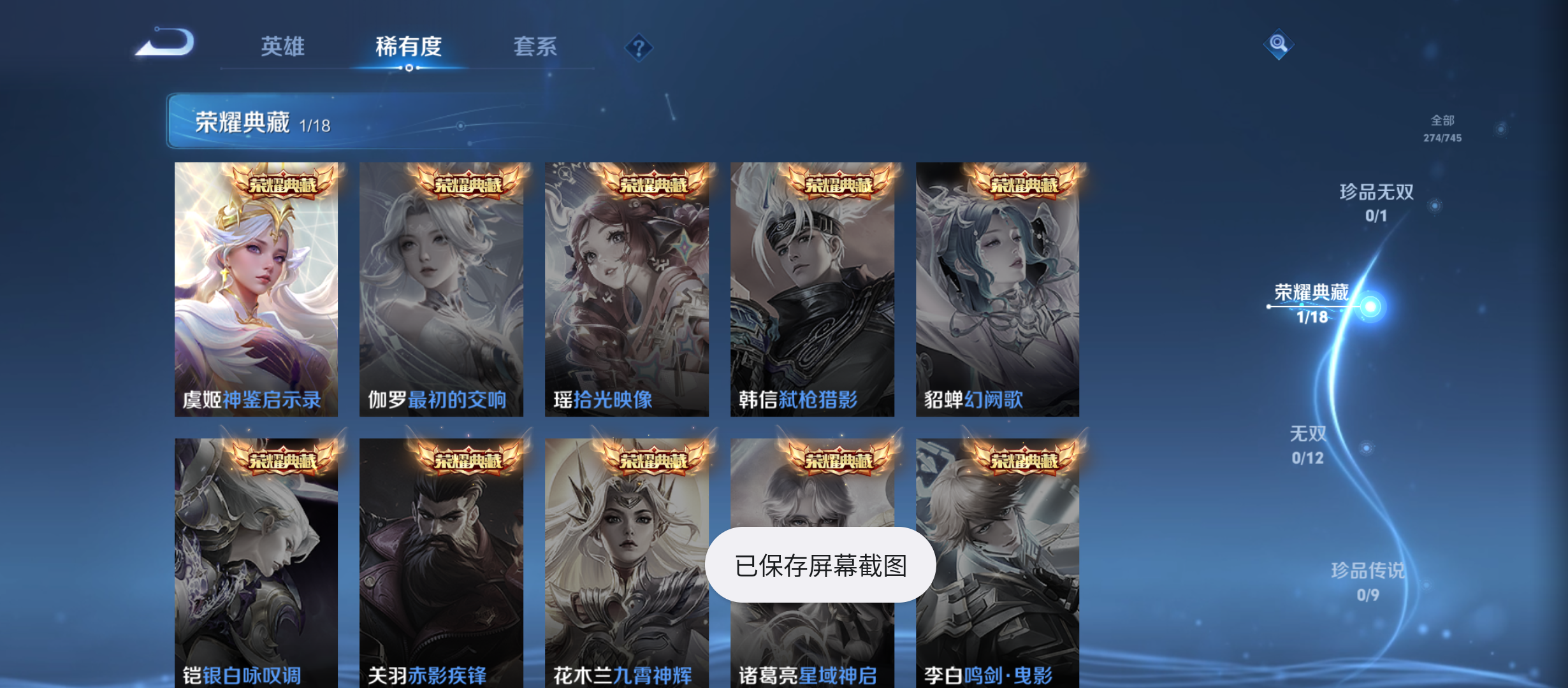Open search with the magnifier icon
This screenshot has height=688, width=1568.
coord(1278,45)
